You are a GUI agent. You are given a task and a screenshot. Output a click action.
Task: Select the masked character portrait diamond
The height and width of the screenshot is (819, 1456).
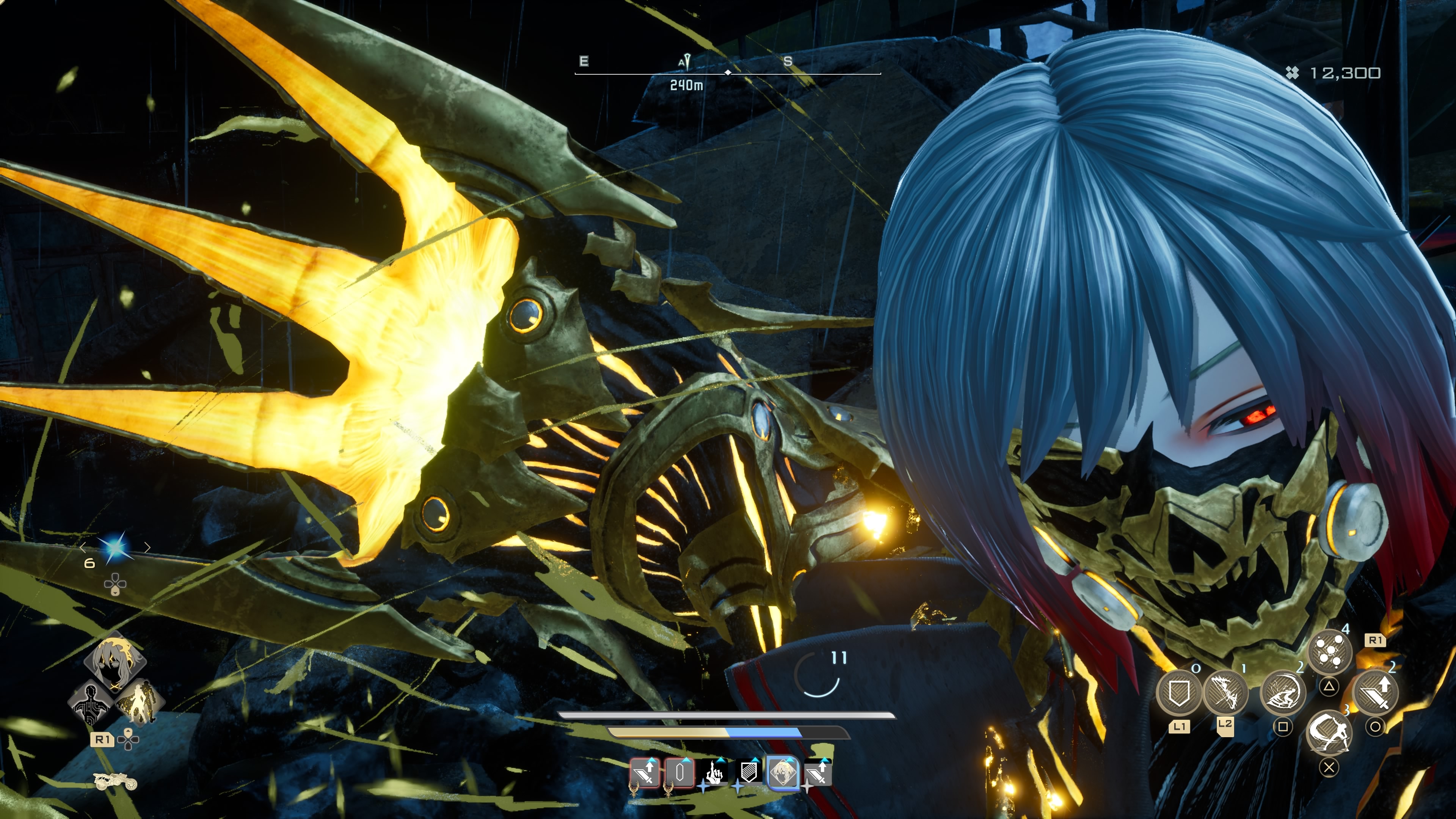[115, 662]
